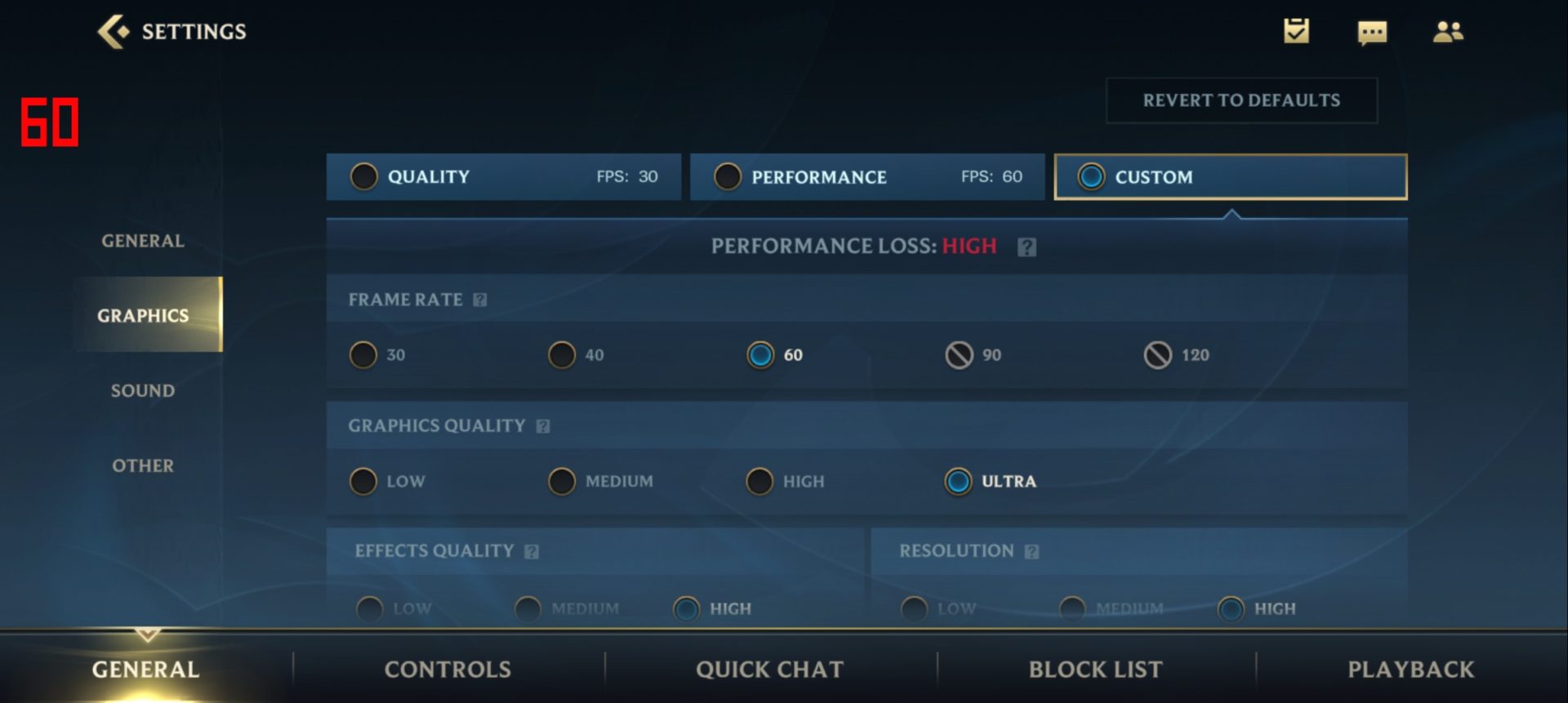This screenshot has width=1568, height=703.
Task: Choose Medium graphics quality
Action: [x=563, y=482]
